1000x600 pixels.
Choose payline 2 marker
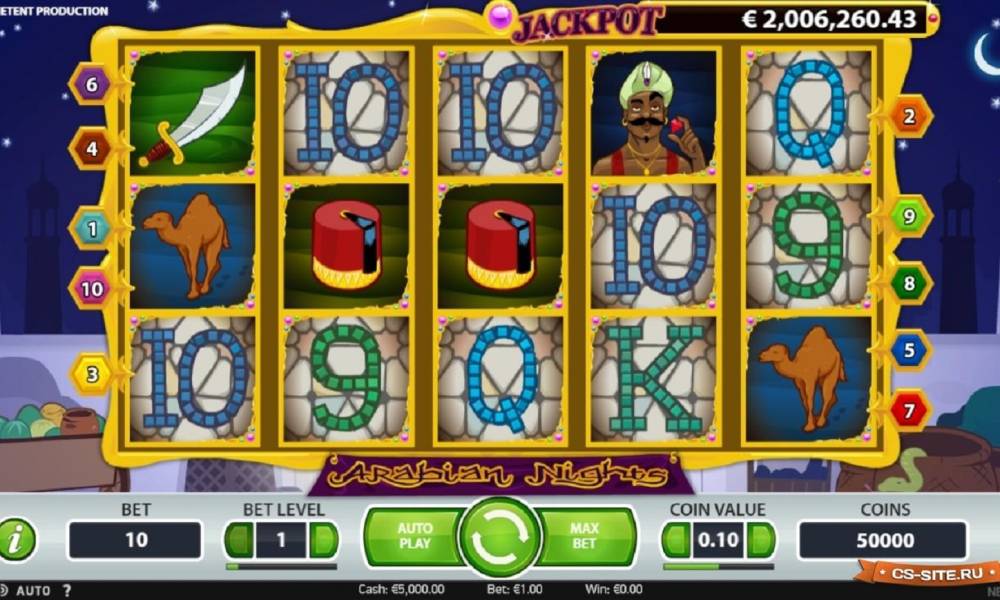[x=909, y=117]
